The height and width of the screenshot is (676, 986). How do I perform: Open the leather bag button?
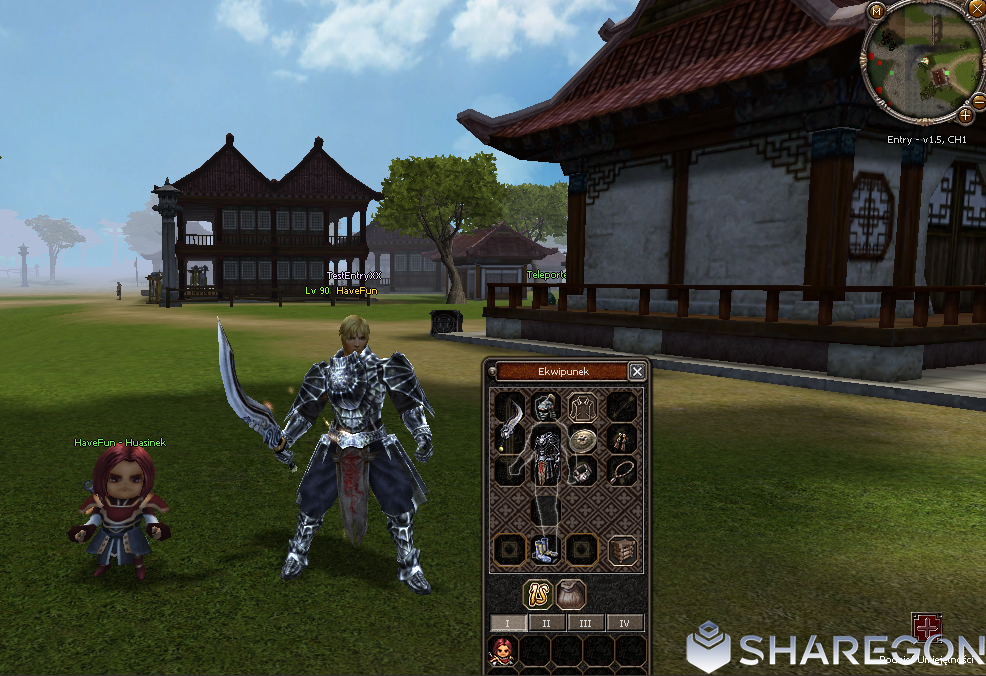(571, 594)
